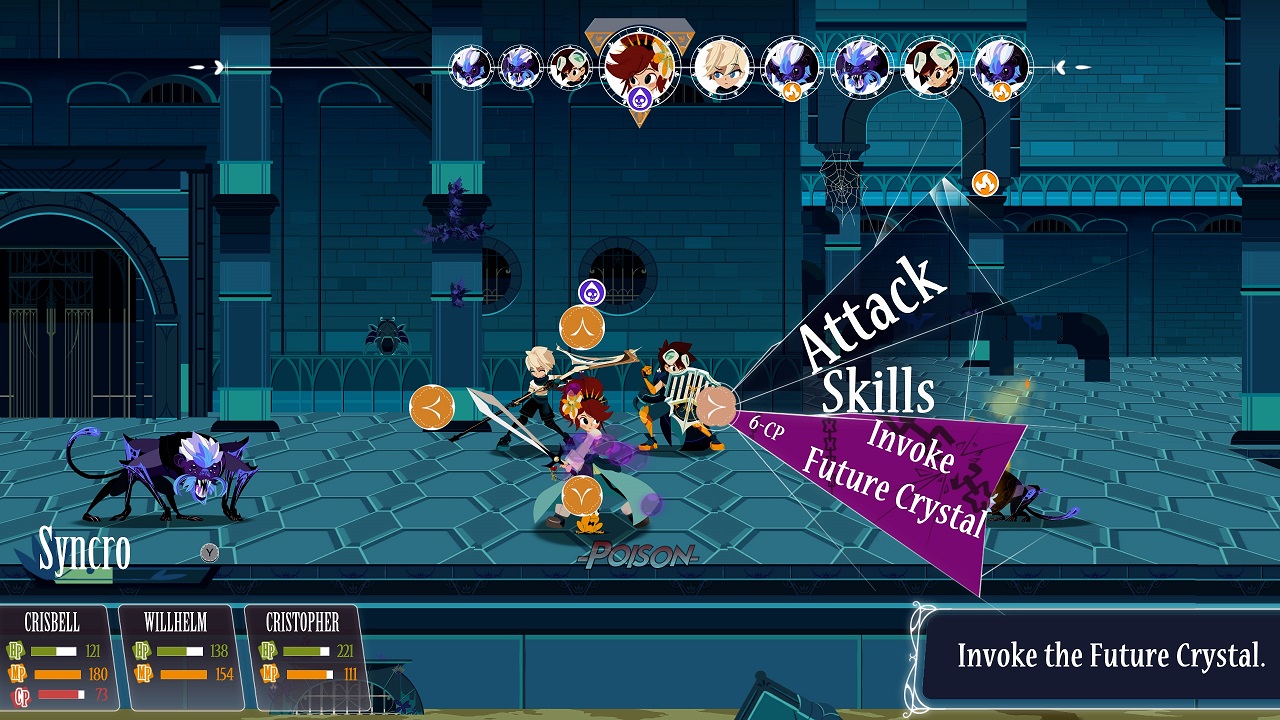This screenshot has width=1280, height=720.
Task: Select Christopher's portrait near the timeline's right end
Action: 930,68
